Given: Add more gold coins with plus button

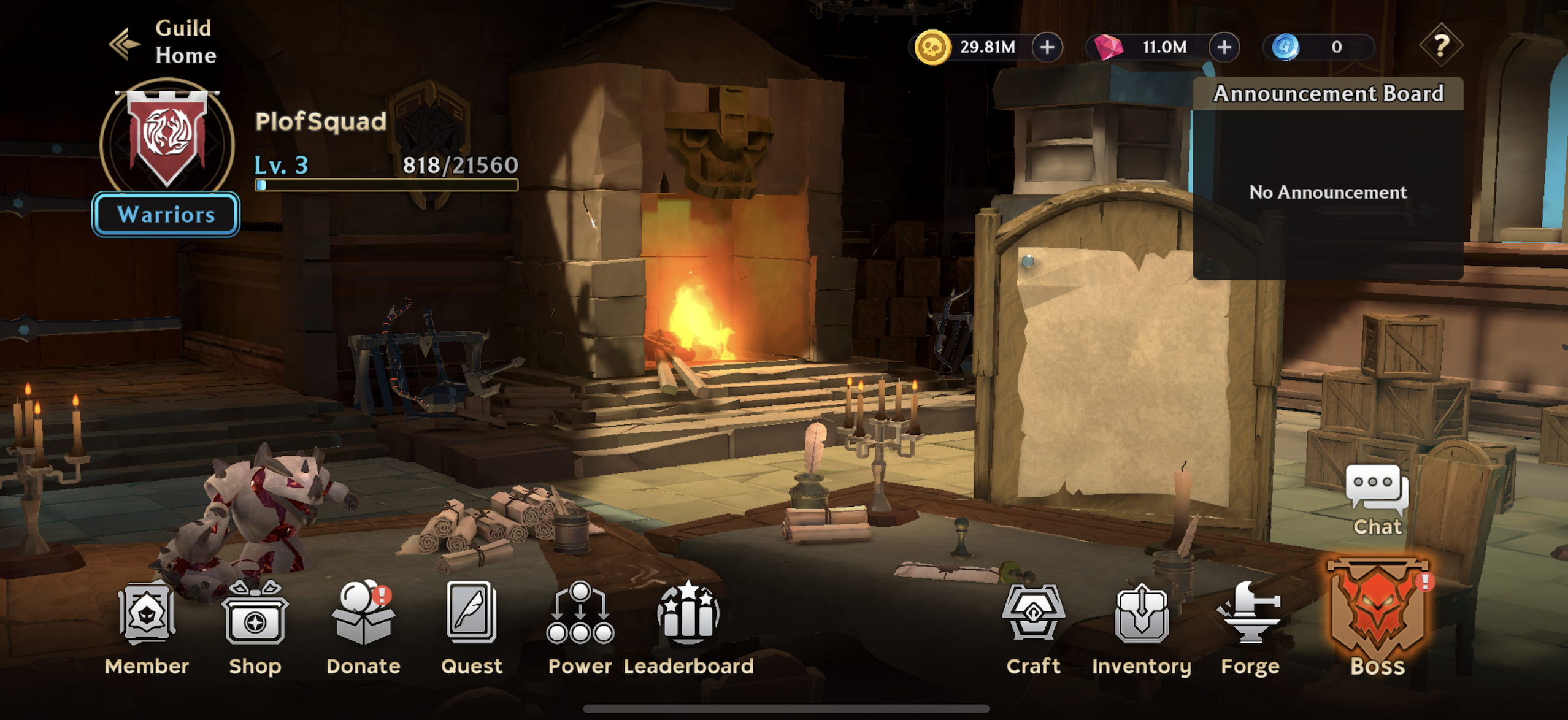Looking at the screenshot, I should pos(1047,47).
